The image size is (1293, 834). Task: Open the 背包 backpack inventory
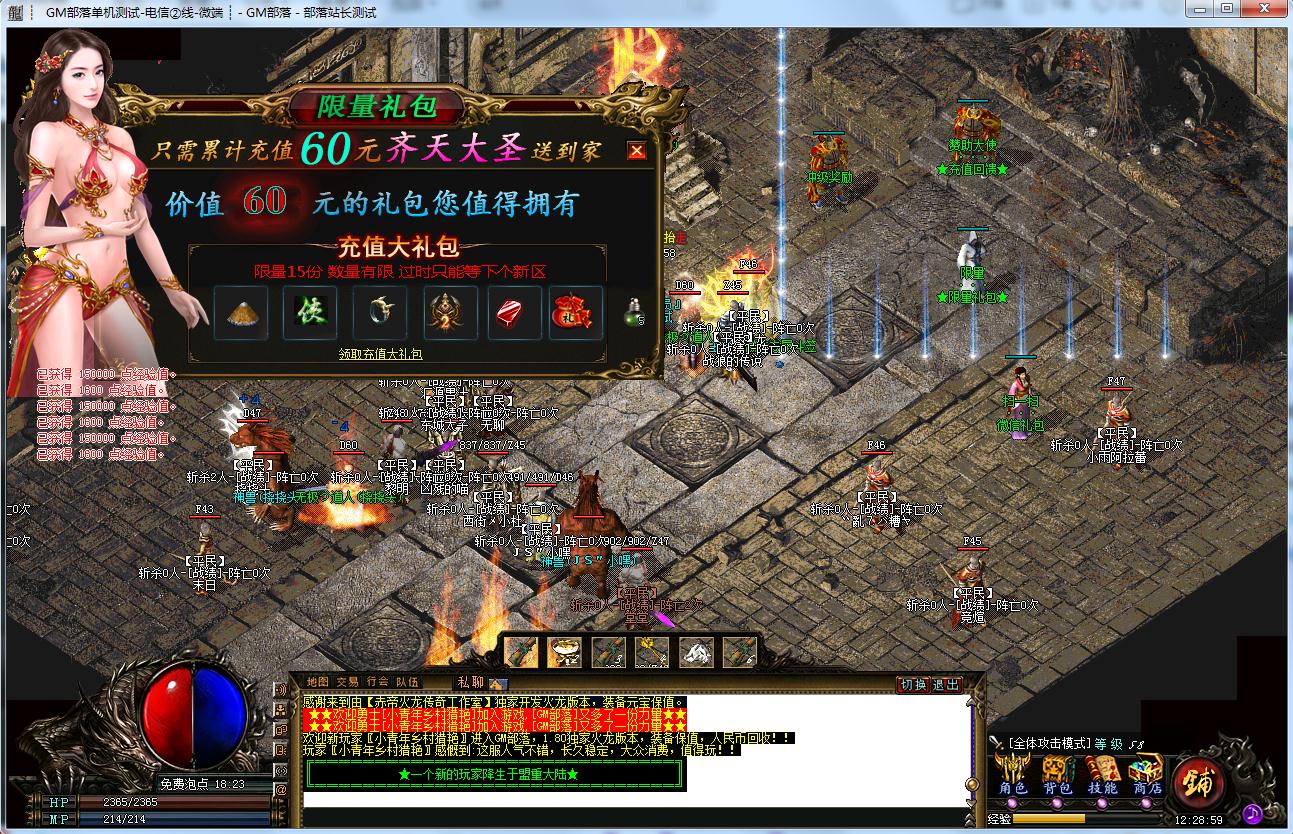pyautogui.click(x=1058, y=776)
